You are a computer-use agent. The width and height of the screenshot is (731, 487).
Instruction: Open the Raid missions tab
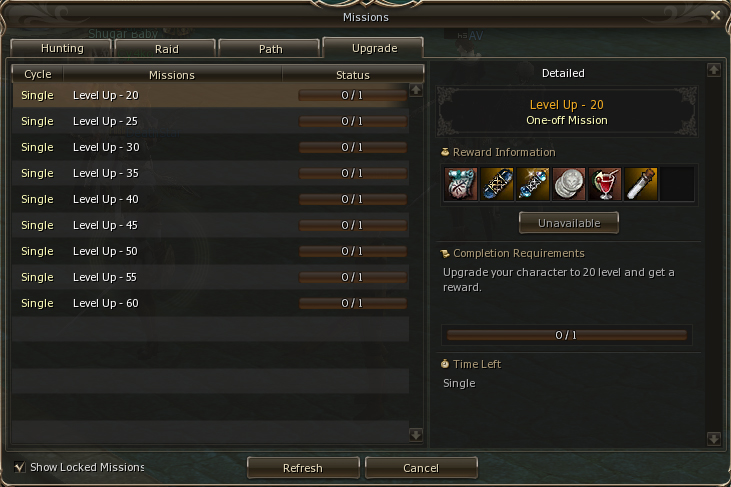[166, 48]
